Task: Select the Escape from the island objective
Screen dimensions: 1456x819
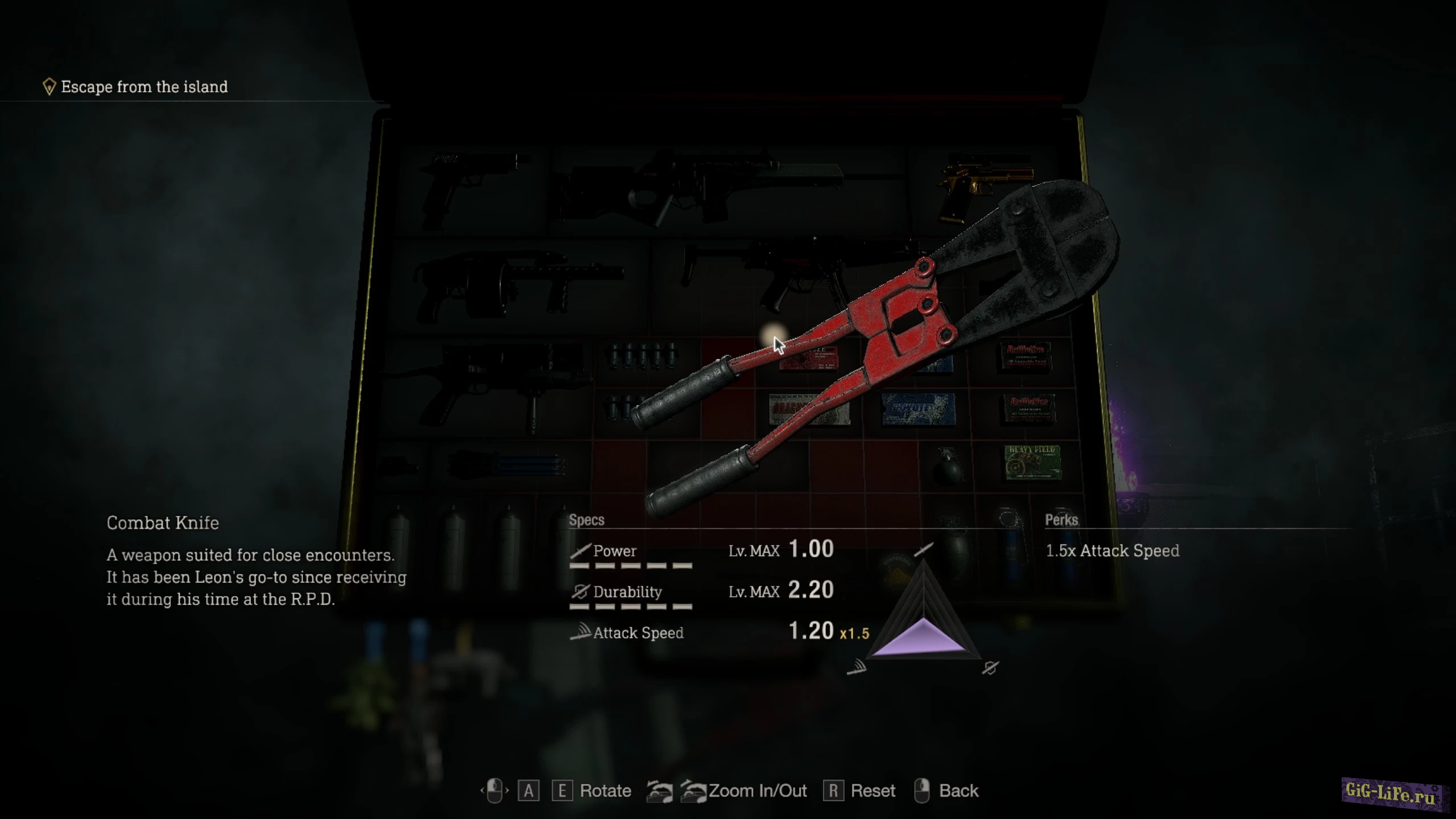Action: click(144, 87)
